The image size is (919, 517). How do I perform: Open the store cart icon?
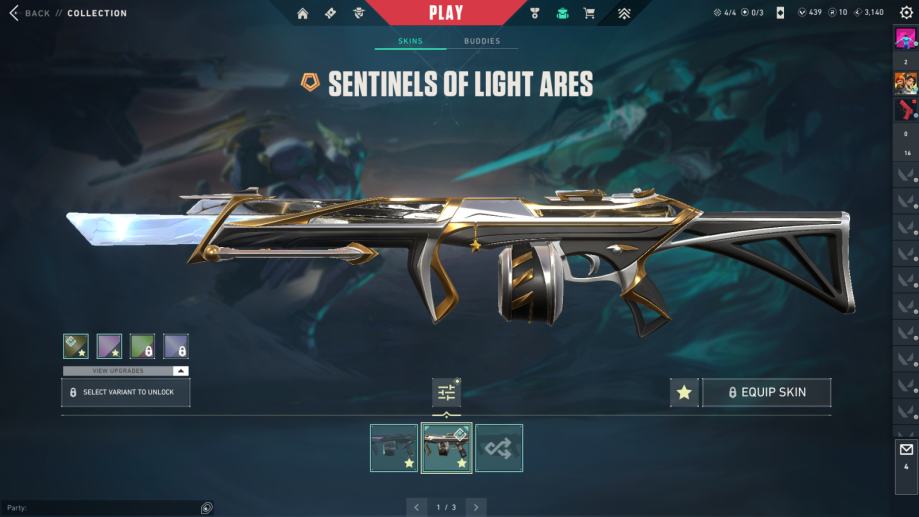coord(589,13)
